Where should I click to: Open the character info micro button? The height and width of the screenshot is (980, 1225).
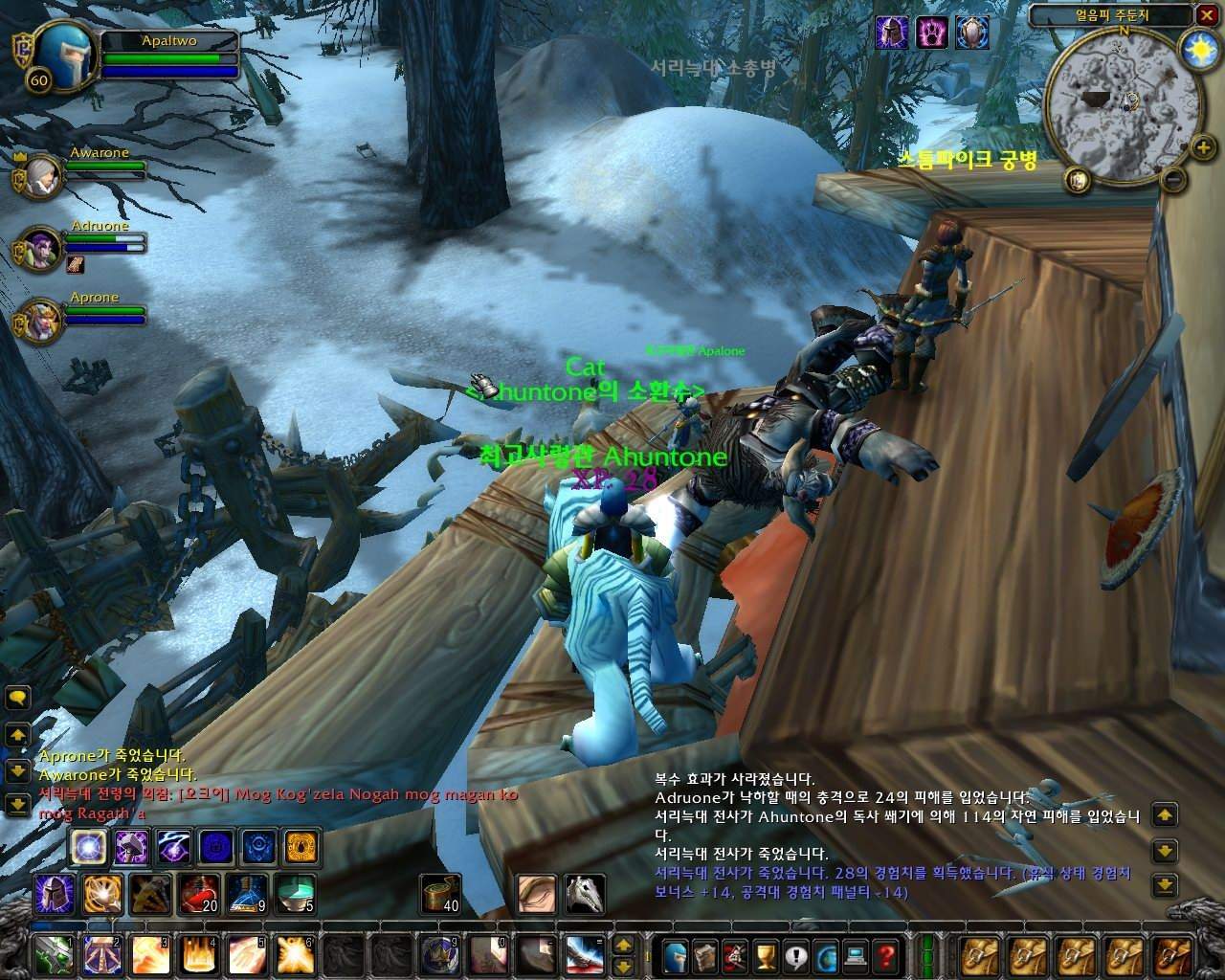(676, 954)
